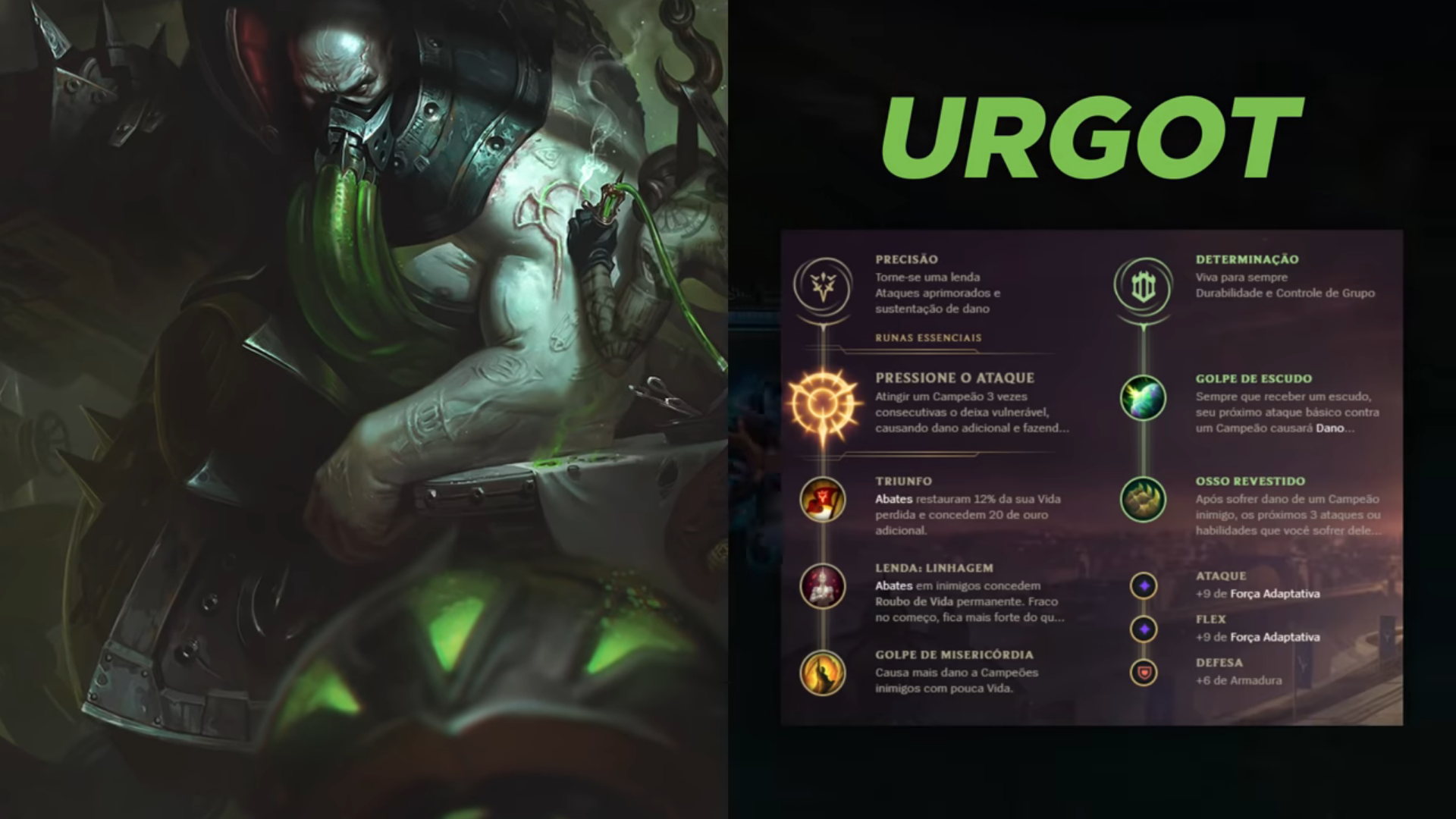Viewport: 1456px width, 819px height.
Task: Toggle the Pressione o Ataque rune selection
Action: click(x=823, y=406)
